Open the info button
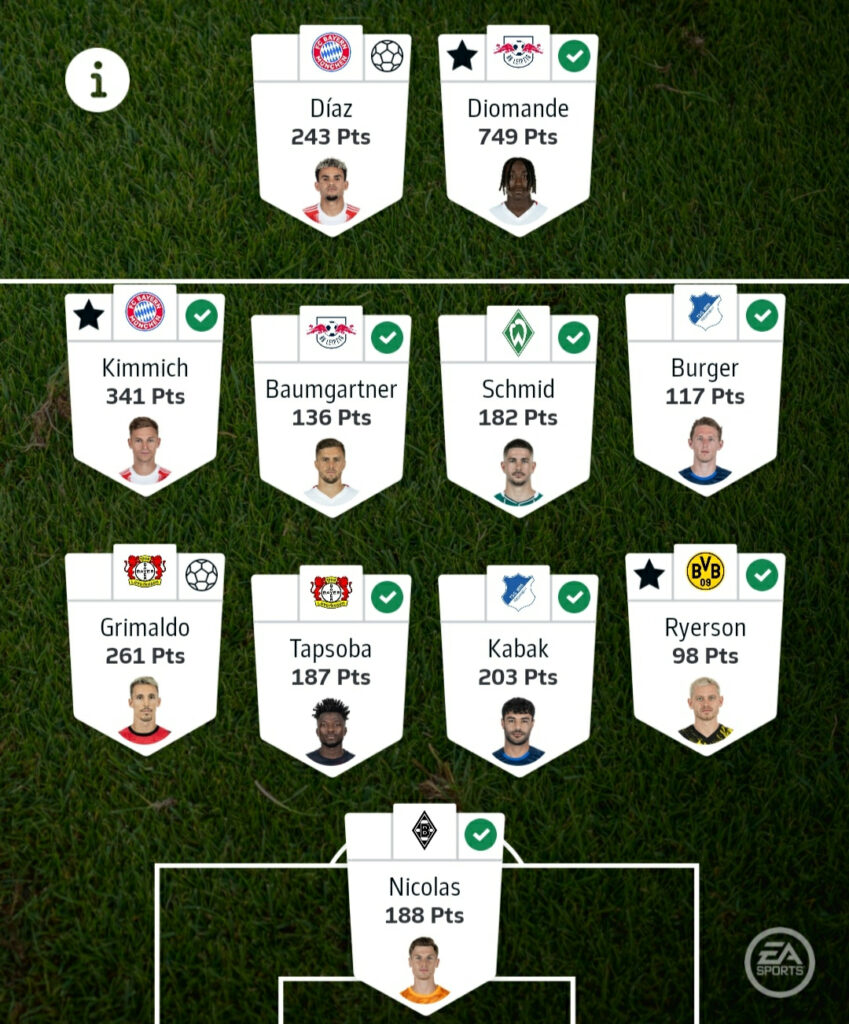Viewport: 849px width, 1024px height. click(x=97, y=80)
